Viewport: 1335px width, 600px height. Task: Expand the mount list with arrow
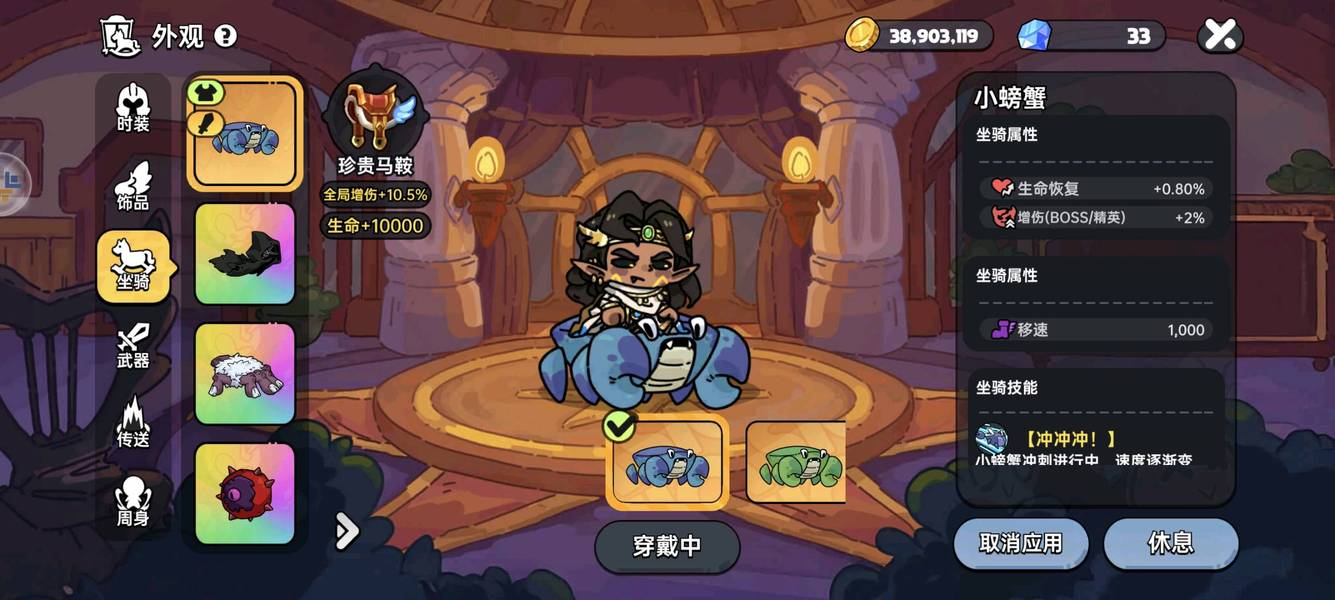click(346, 531)
